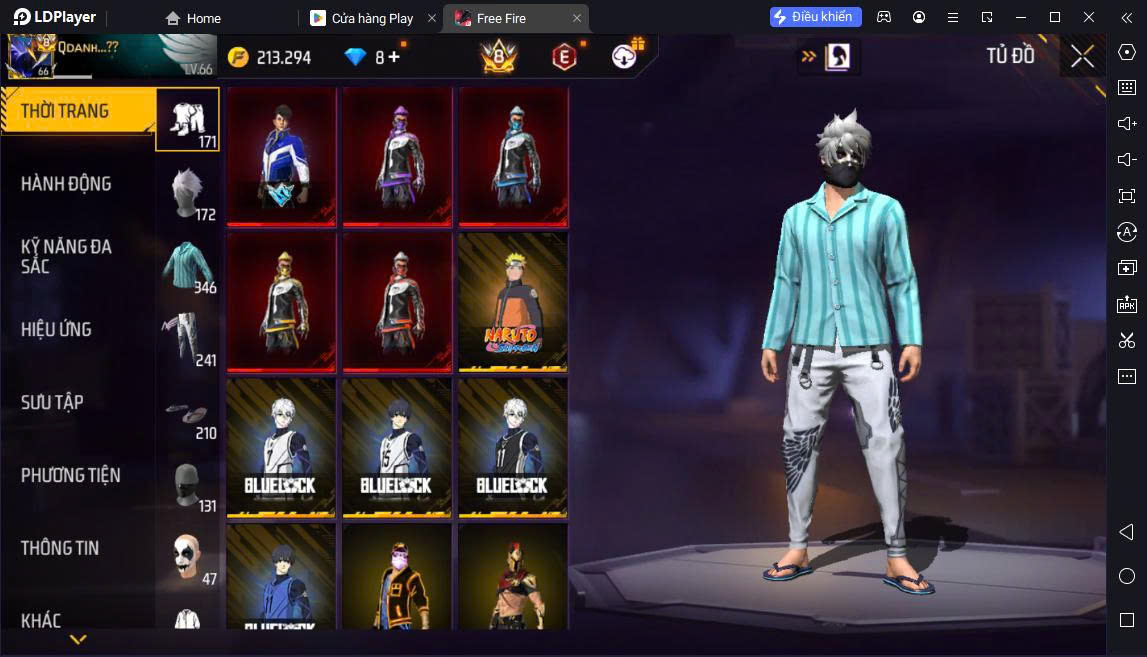The height and width of the screenshot is (657, 1147).
Task: Close the TỦ ĐỒ wardrobe screen
Action: click(x=1082, y=57)
